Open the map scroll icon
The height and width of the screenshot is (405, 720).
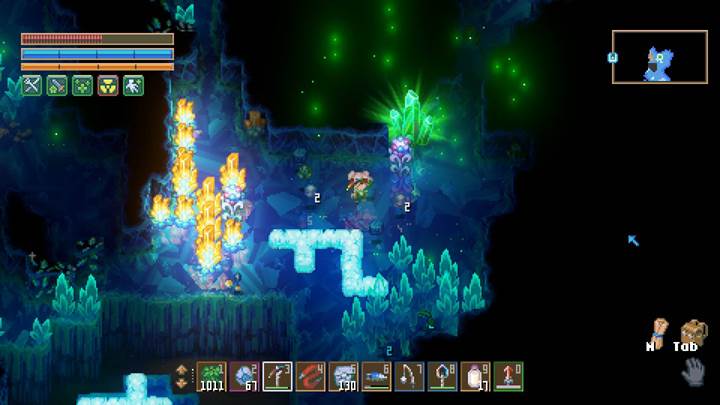click(658, 331)
